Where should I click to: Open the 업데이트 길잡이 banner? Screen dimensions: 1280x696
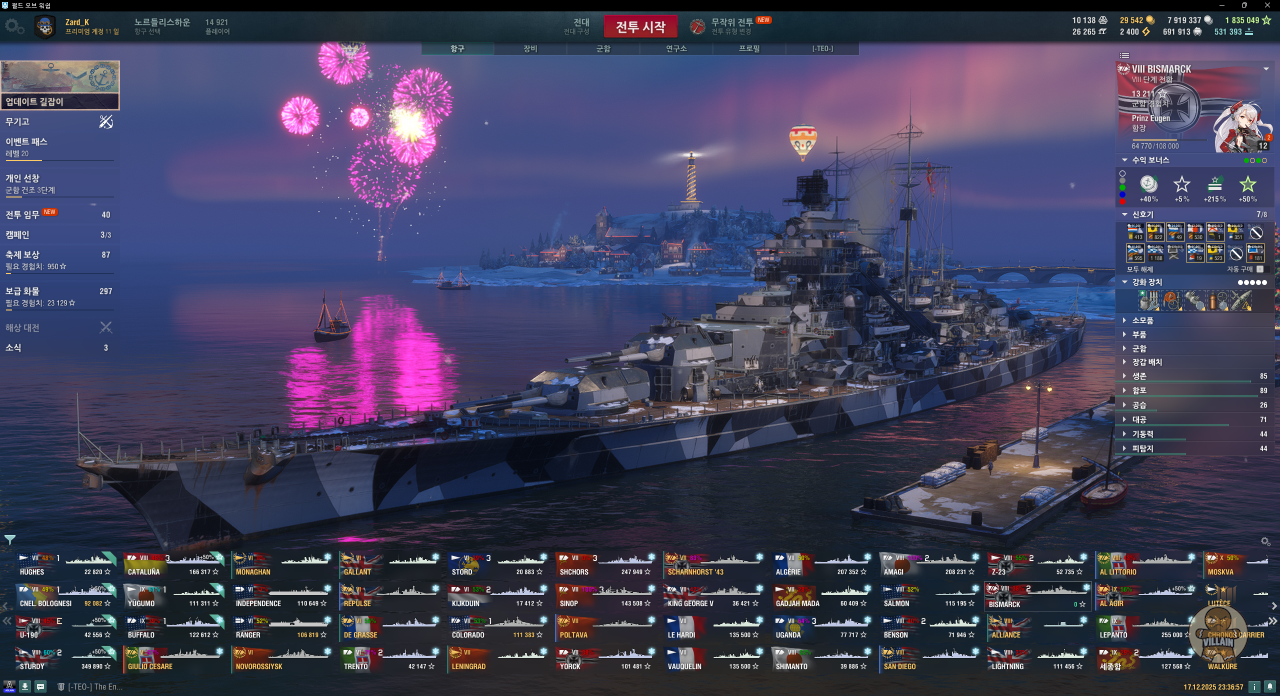click(60, 86)
